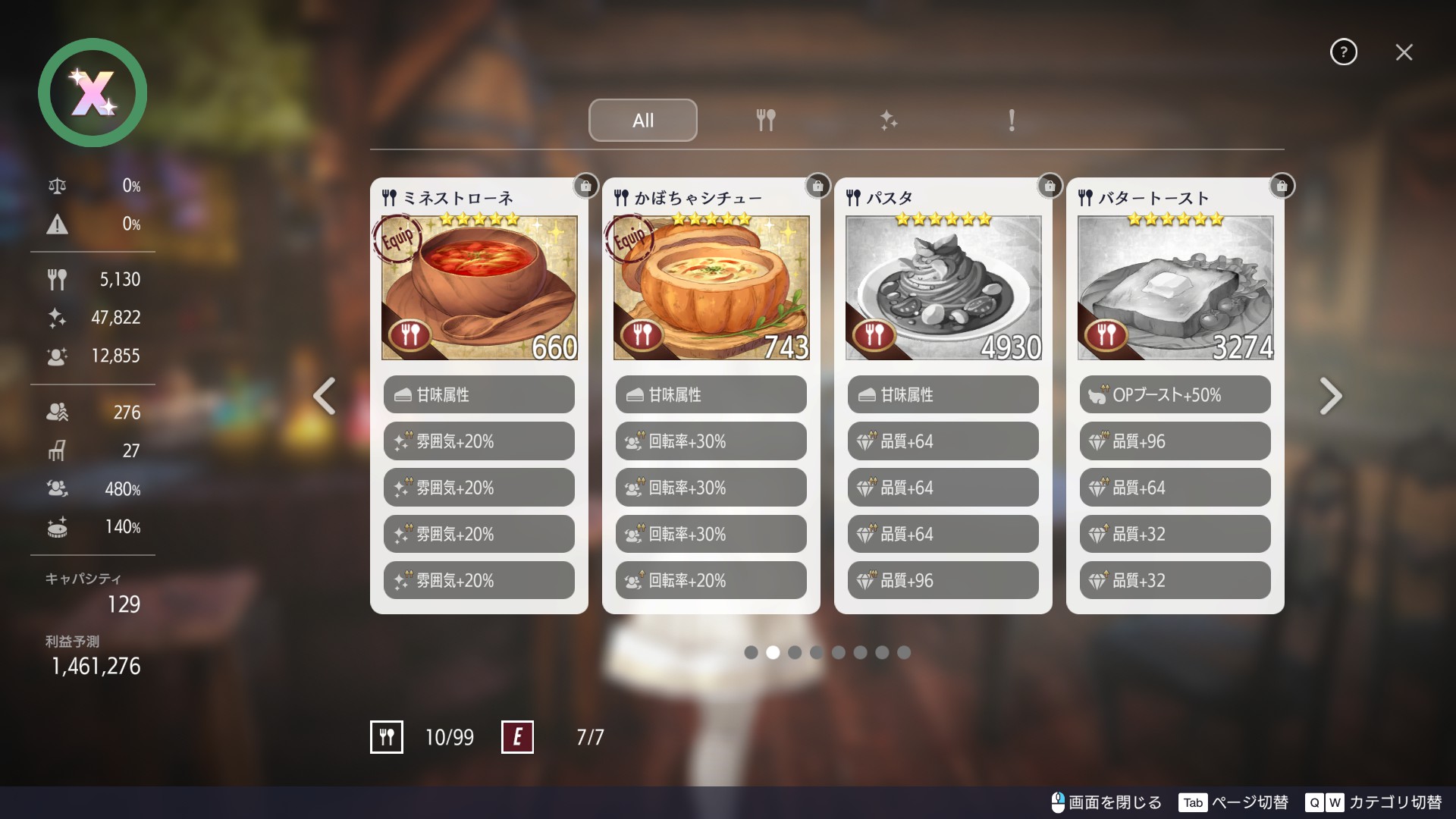The image size is (1456, 819).
Task: Jump to the last page dot
Action: [904, 652]
